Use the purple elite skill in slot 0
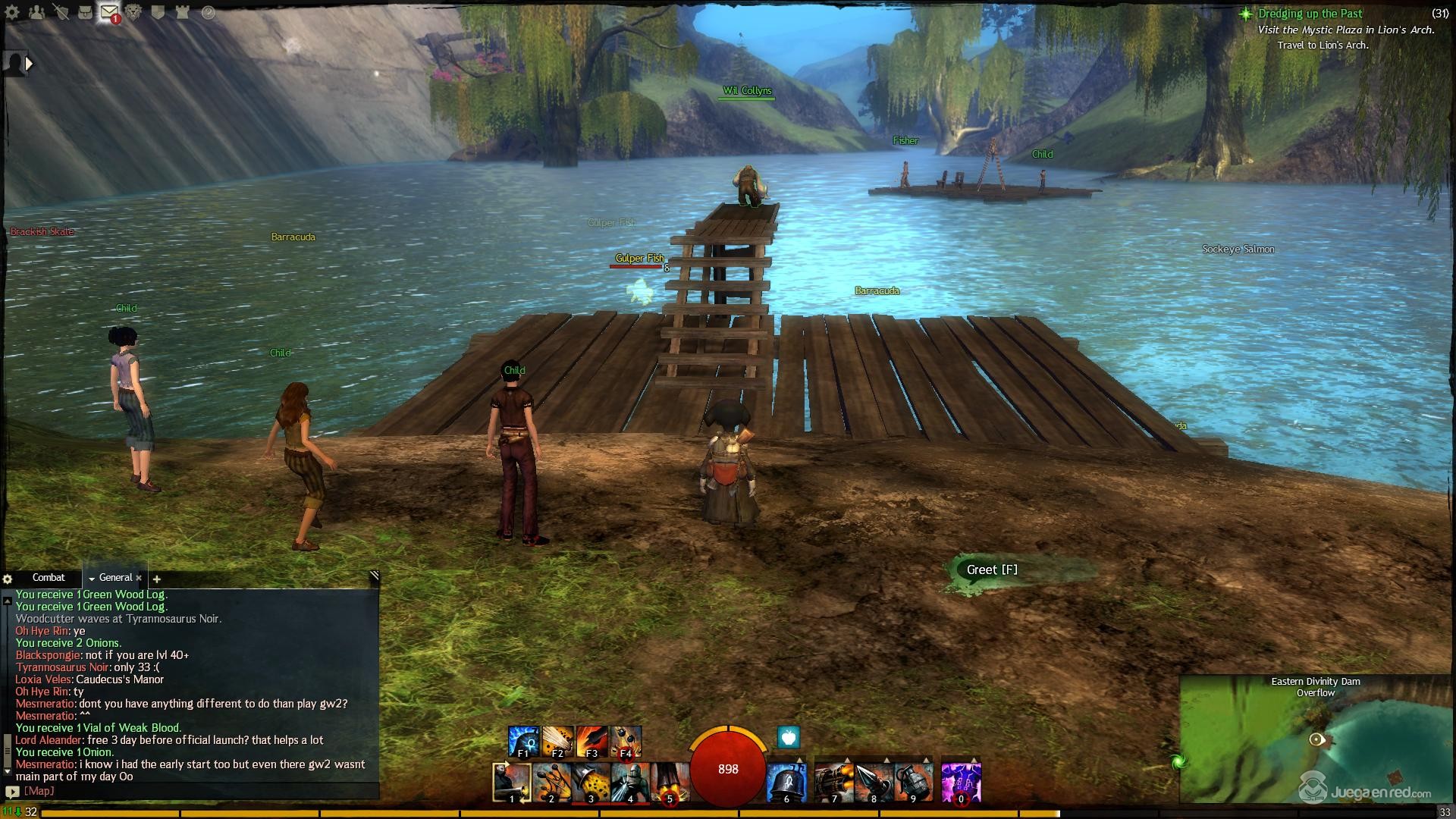Image resolution: width=1456 pixels, height=819 pixels. [961, 783]
